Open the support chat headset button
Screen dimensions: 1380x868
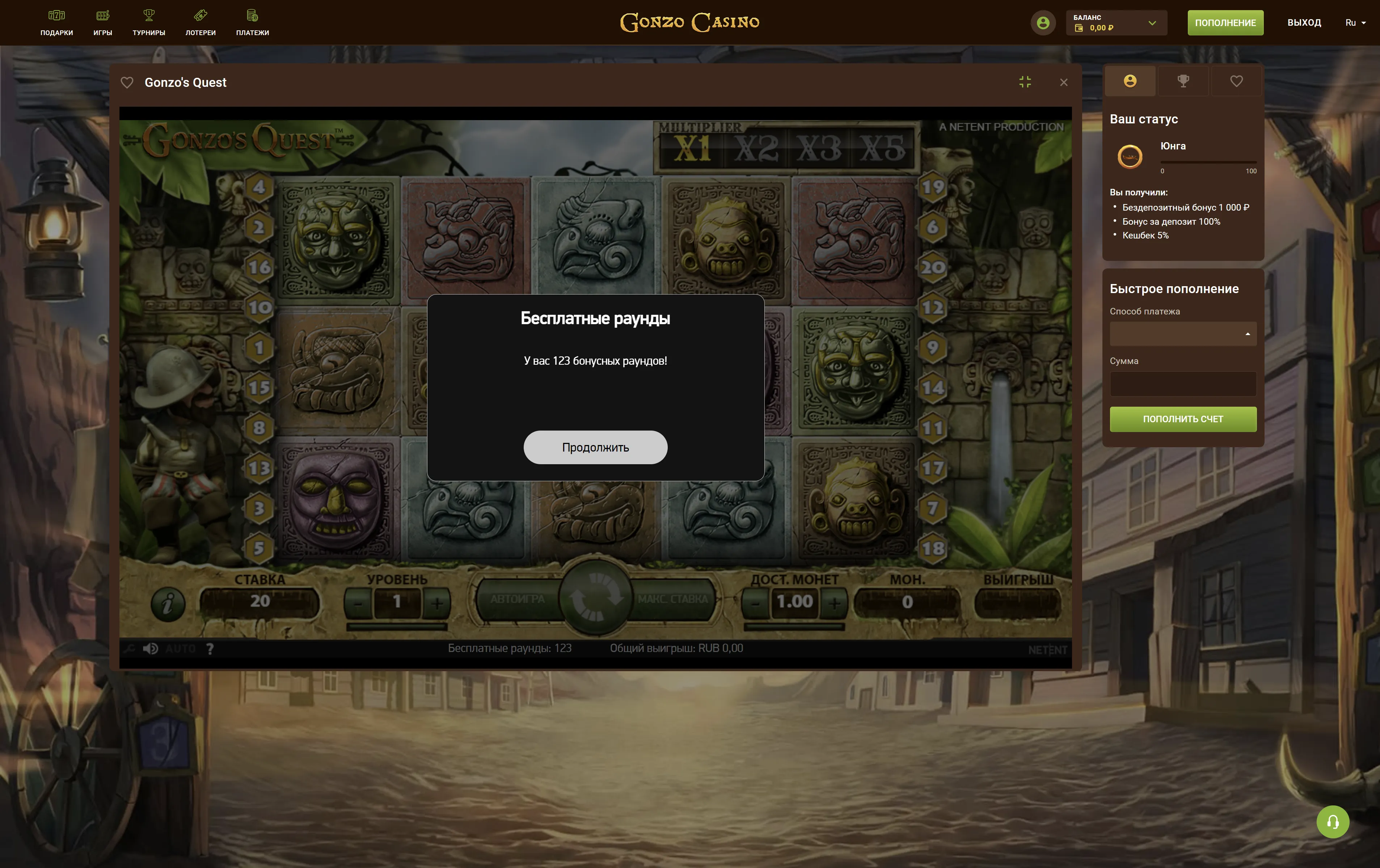[1333, 822]
